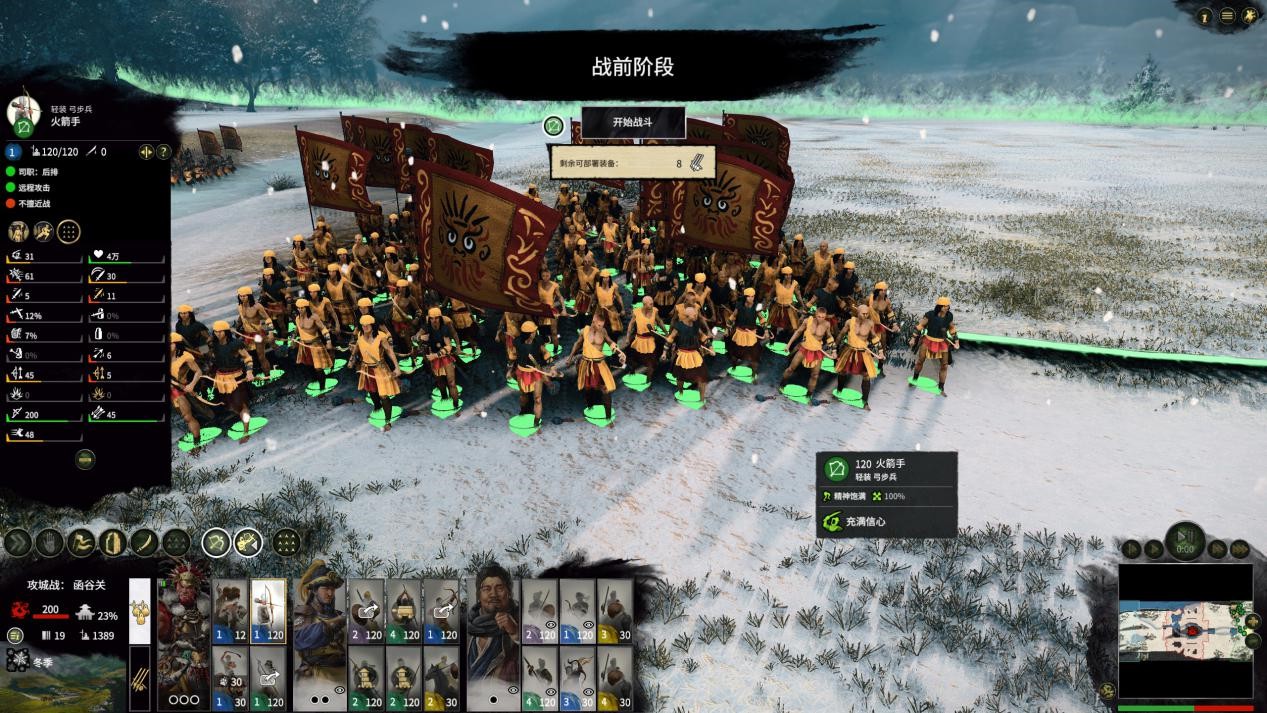This screenshot has width=1267, height=713.
Task: Click the question mark unit help button
Action: click(164, 152)
